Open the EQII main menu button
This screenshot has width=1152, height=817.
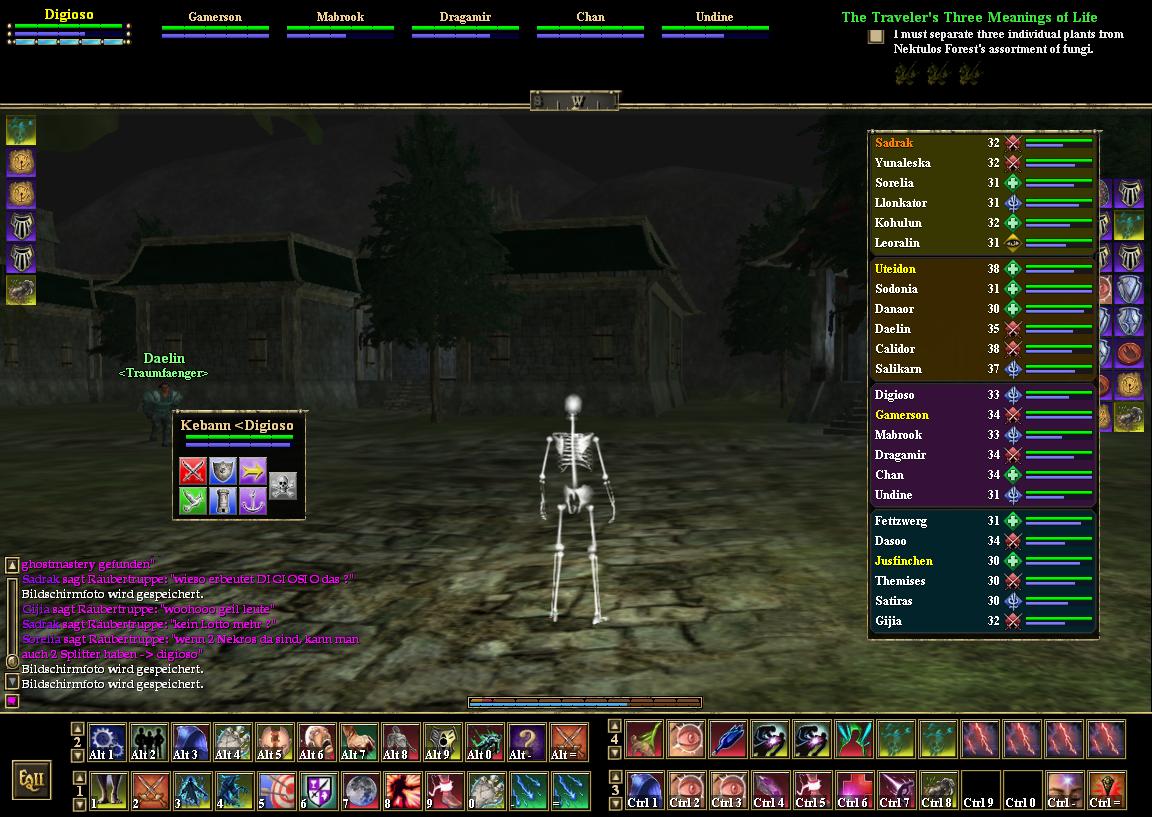[31, 780]
